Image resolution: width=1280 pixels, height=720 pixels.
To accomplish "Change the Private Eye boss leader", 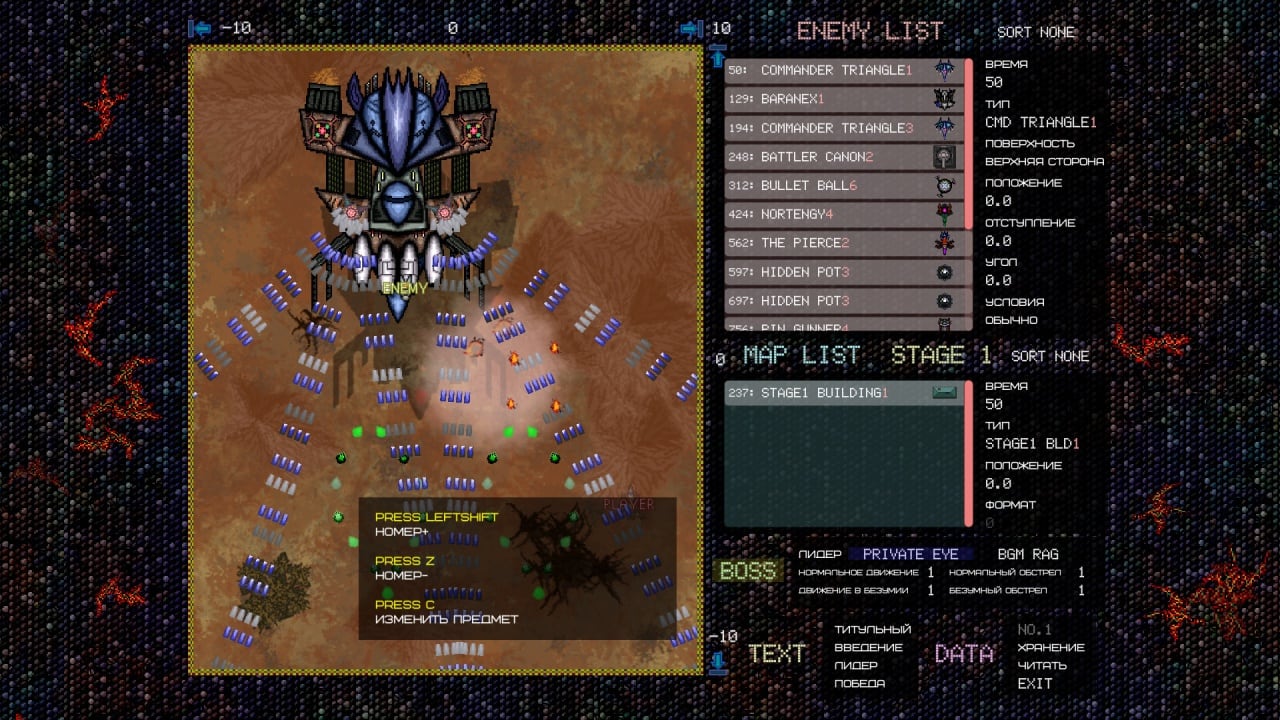I will [x=910, y=554].
